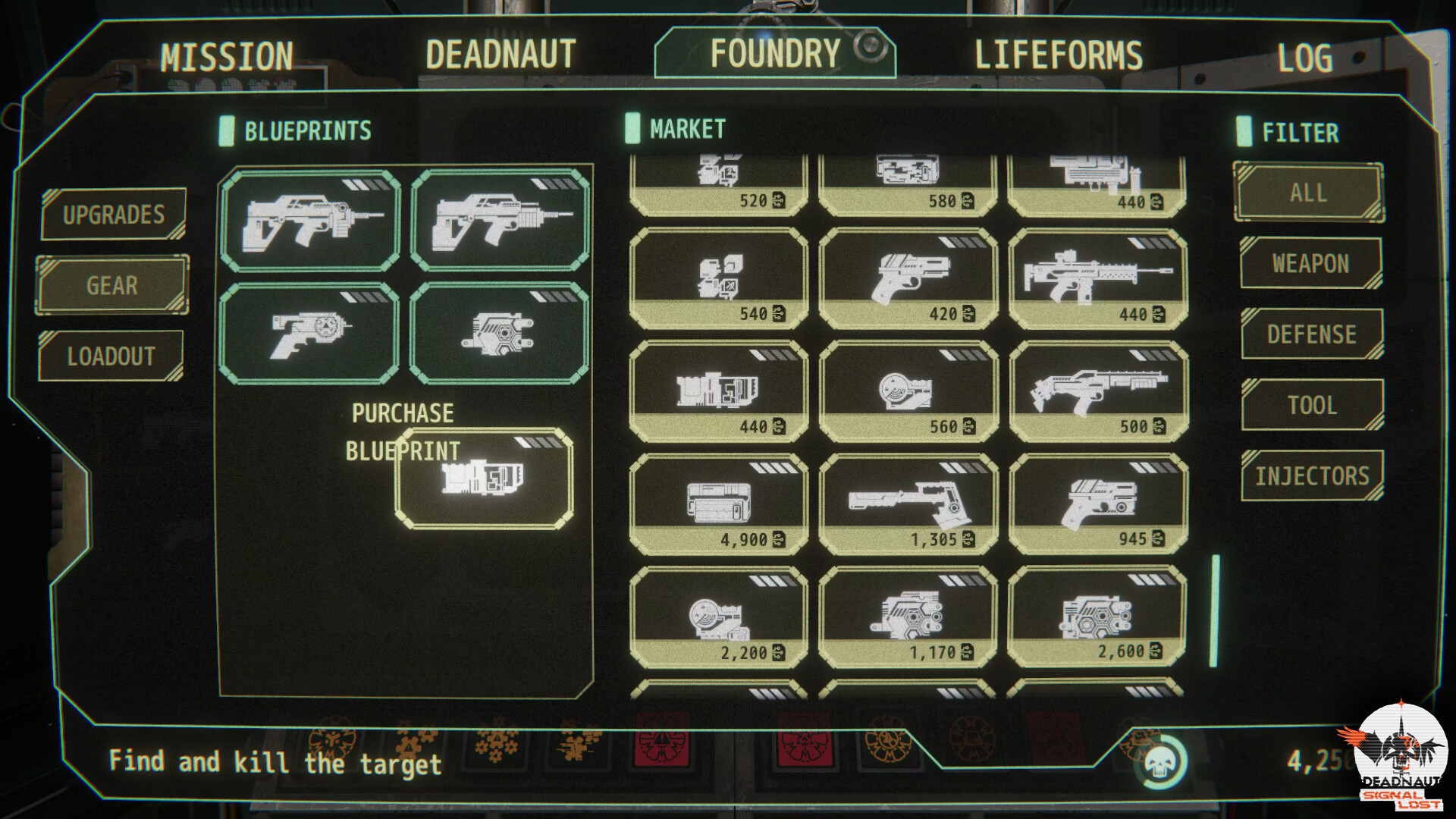Enable the INJECTORS filter

[x=1310, y=475]
